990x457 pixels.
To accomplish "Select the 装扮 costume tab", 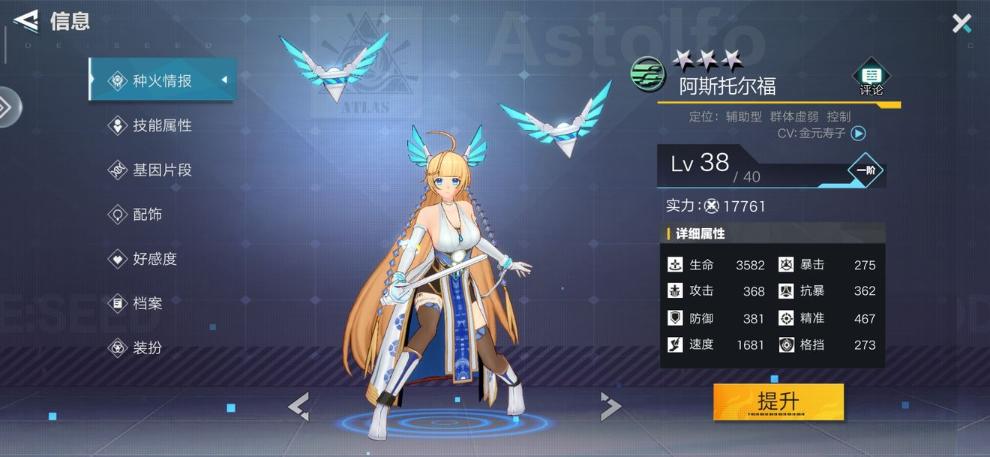I will coord(148,348).
